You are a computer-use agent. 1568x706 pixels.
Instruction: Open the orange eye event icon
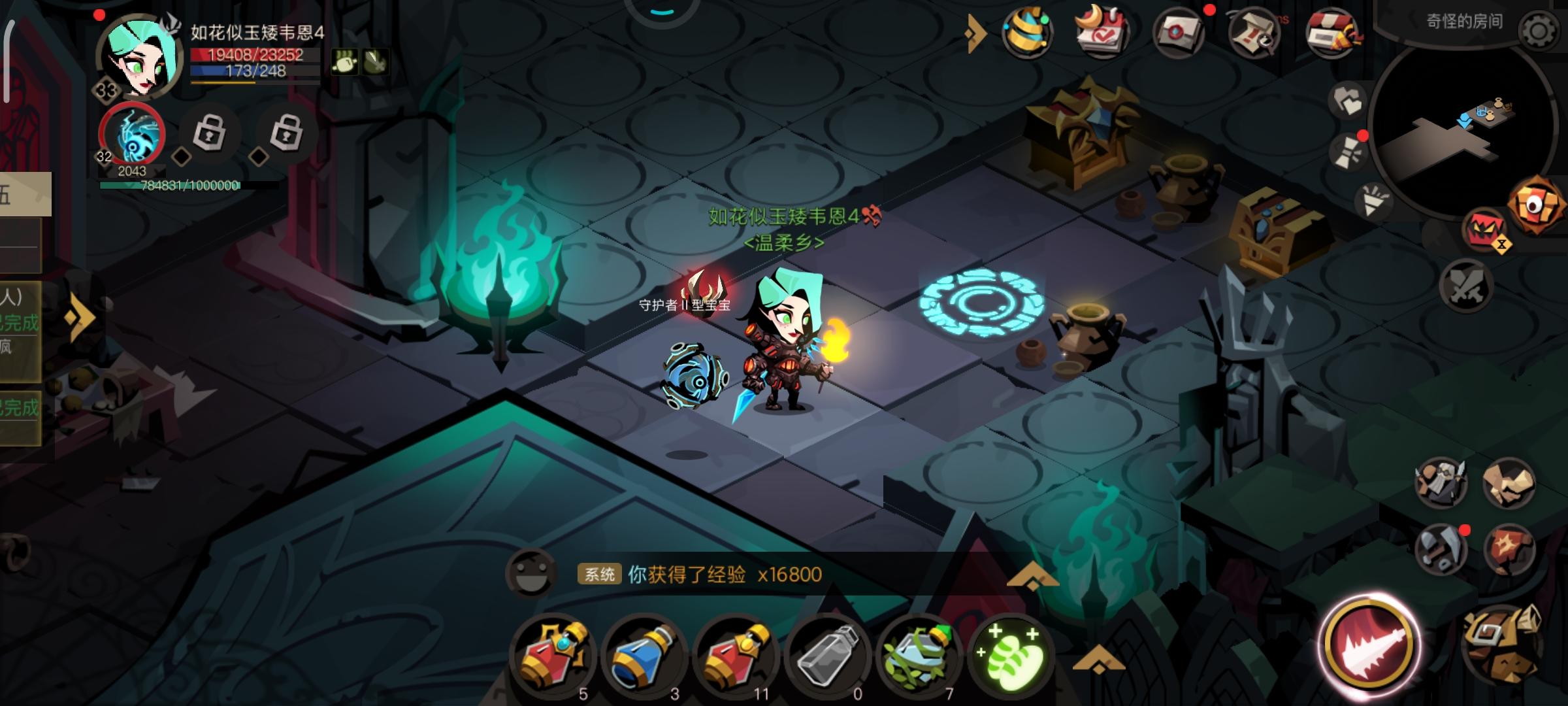[x=1536, y=205]
